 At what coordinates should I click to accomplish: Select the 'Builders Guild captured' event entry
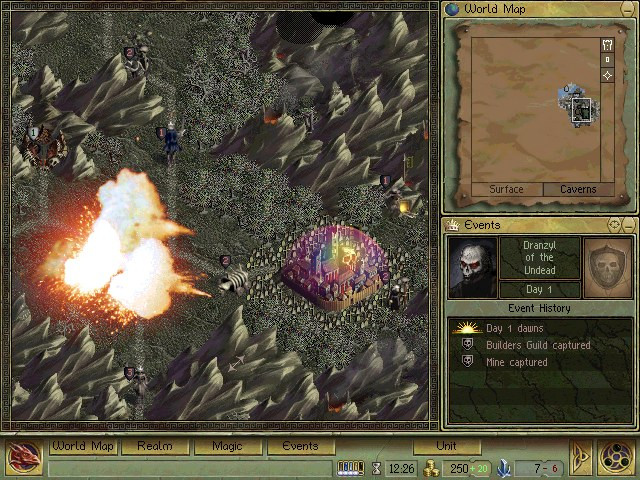(538, 345)
